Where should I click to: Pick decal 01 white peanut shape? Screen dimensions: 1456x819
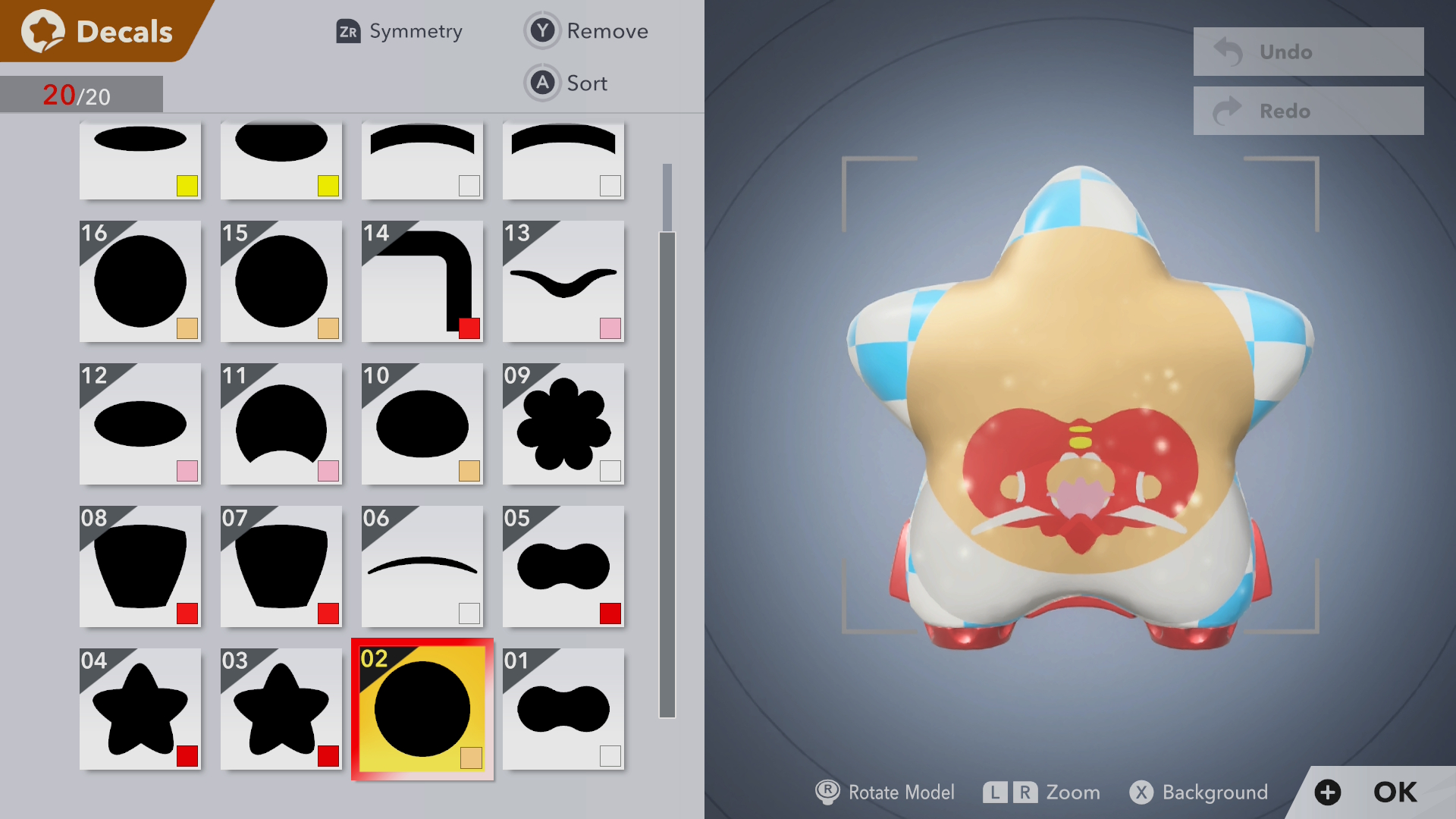563,709
